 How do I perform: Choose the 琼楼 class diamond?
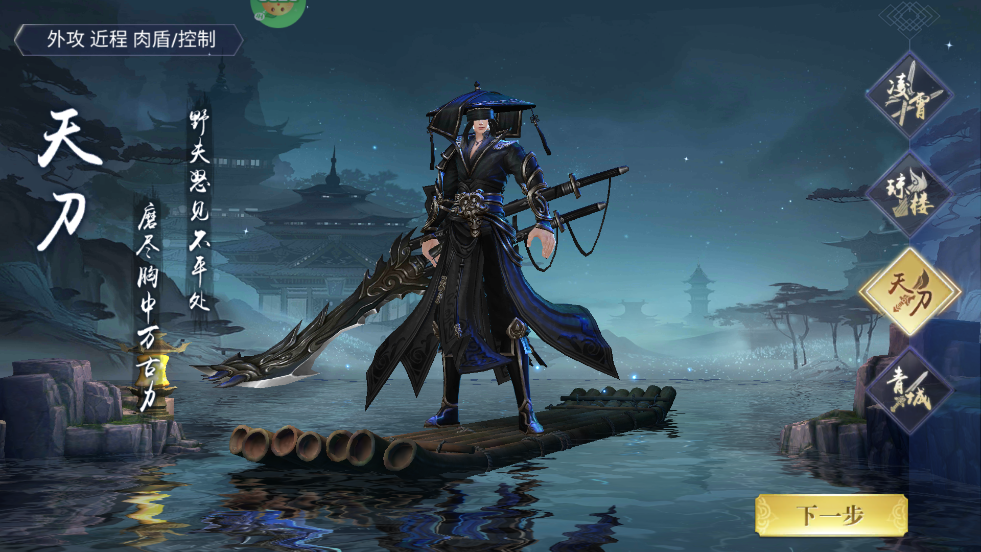coord(908,193)
